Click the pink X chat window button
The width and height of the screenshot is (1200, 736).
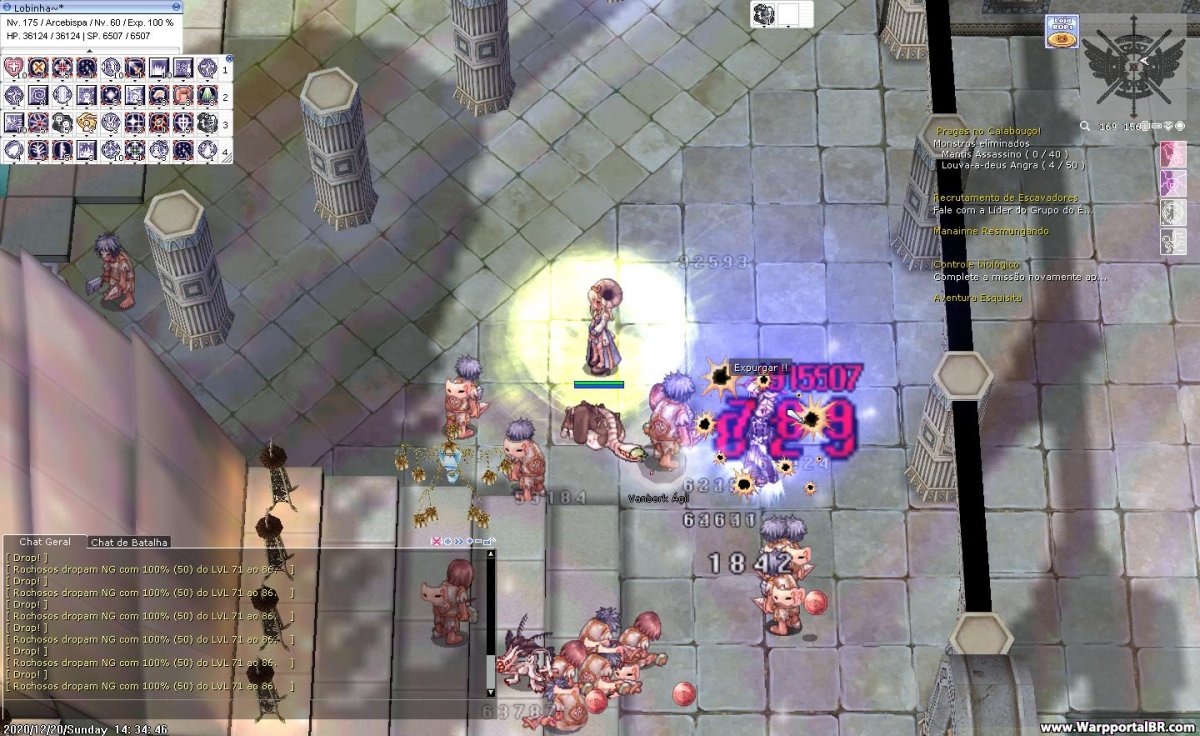tap(435, 541)
